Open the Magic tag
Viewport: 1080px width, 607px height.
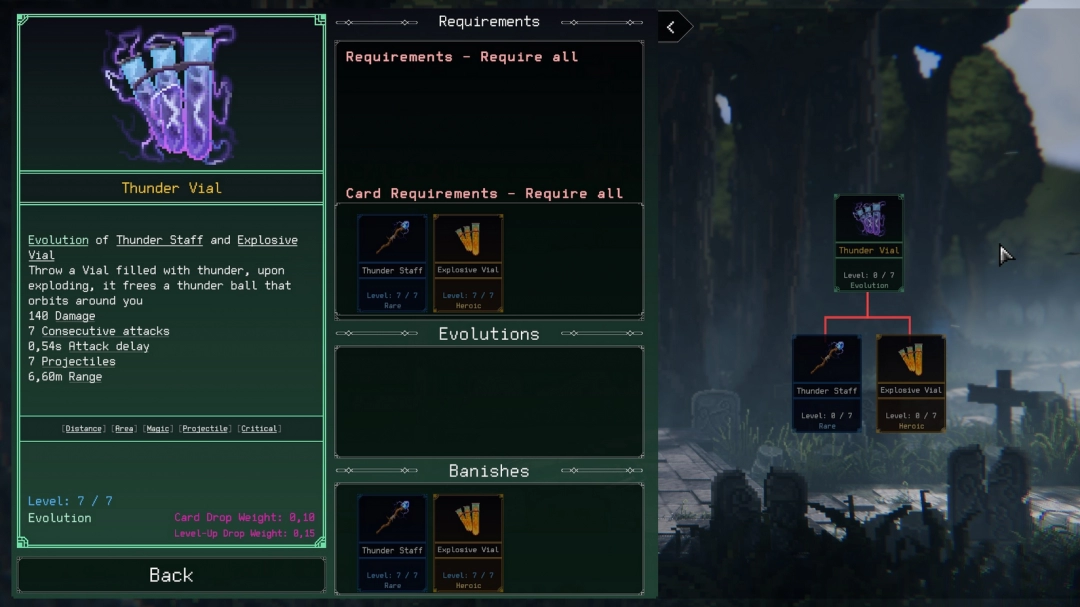click(x=158, y=429)
